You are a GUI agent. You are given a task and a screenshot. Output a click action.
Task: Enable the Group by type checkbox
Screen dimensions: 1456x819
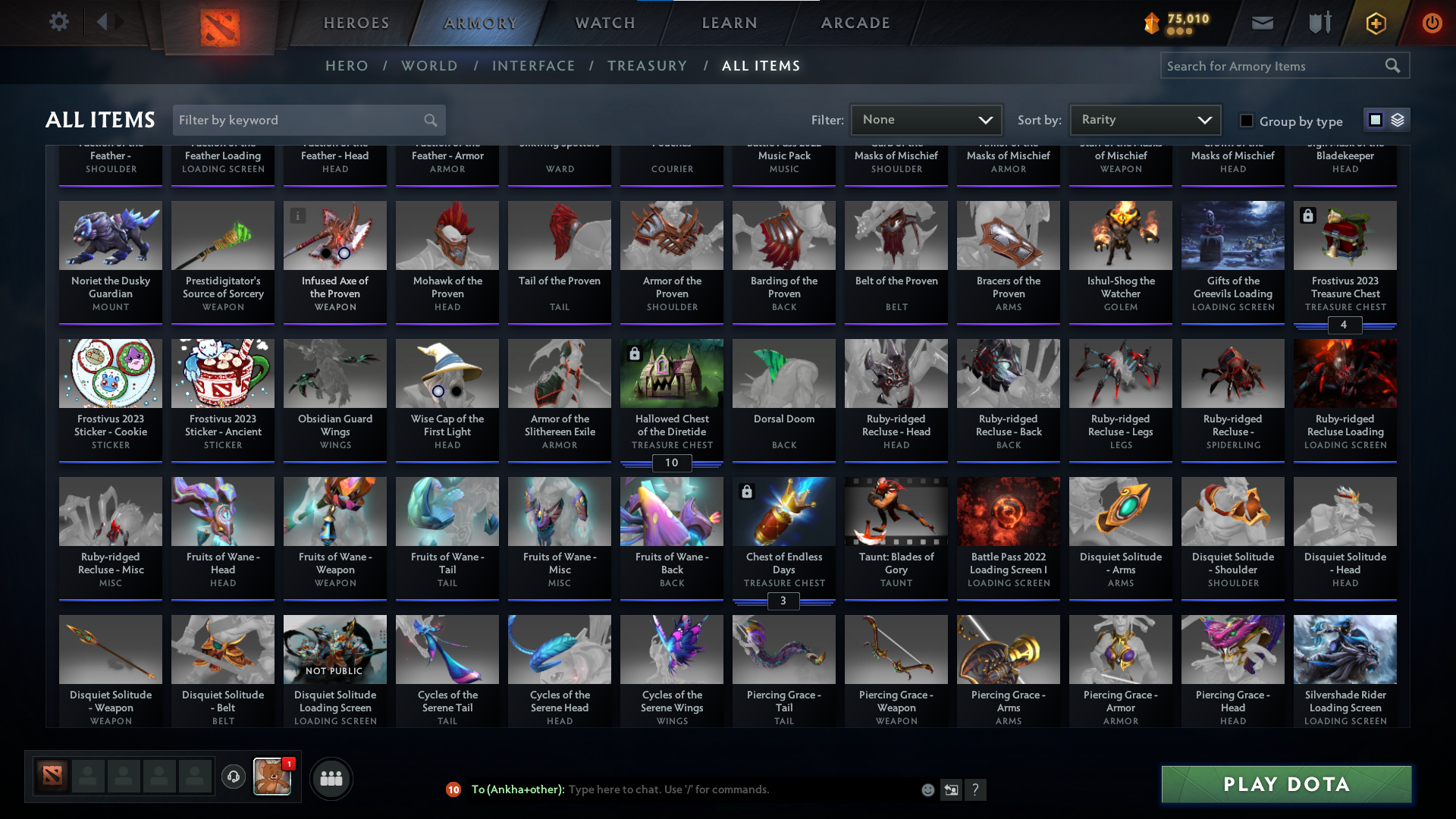point(1246,121)
